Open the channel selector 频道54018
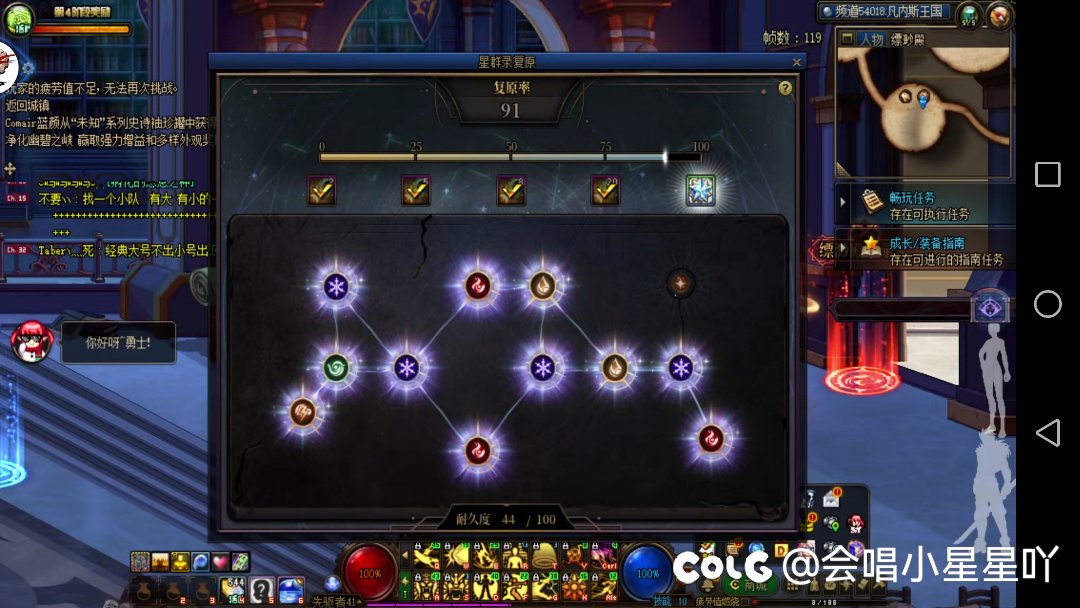Viewport: 1080px width, 608px height. point(884,12)
